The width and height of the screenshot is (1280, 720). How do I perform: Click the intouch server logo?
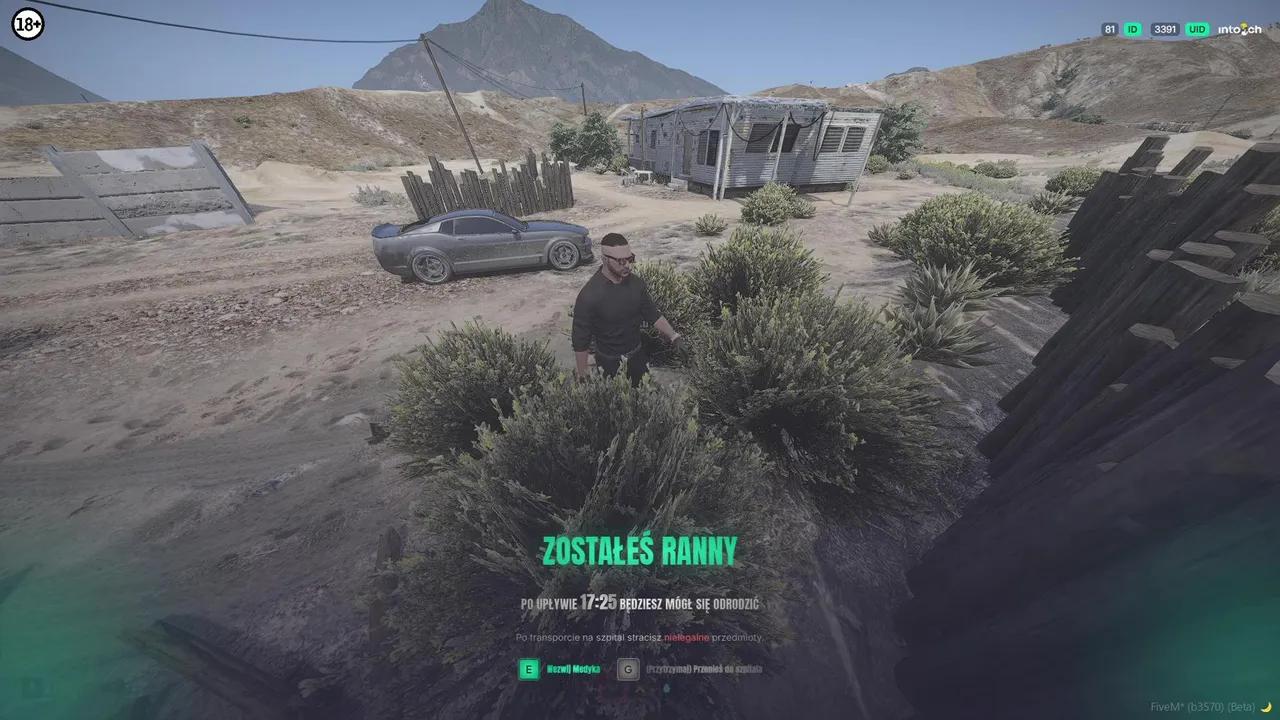pos(1238,29)
